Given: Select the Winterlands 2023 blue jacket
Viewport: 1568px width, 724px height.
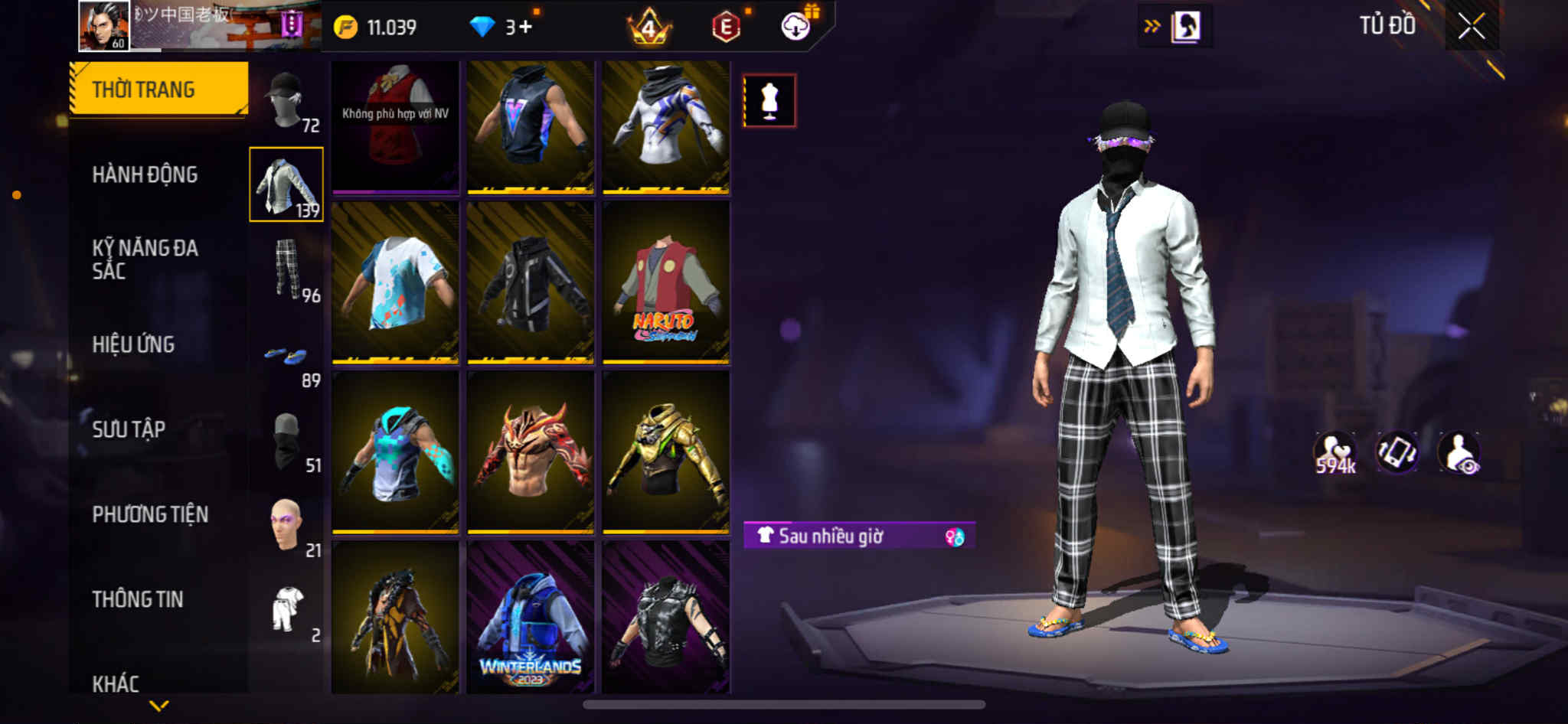Looking at the screenshot, I should 531,617.
